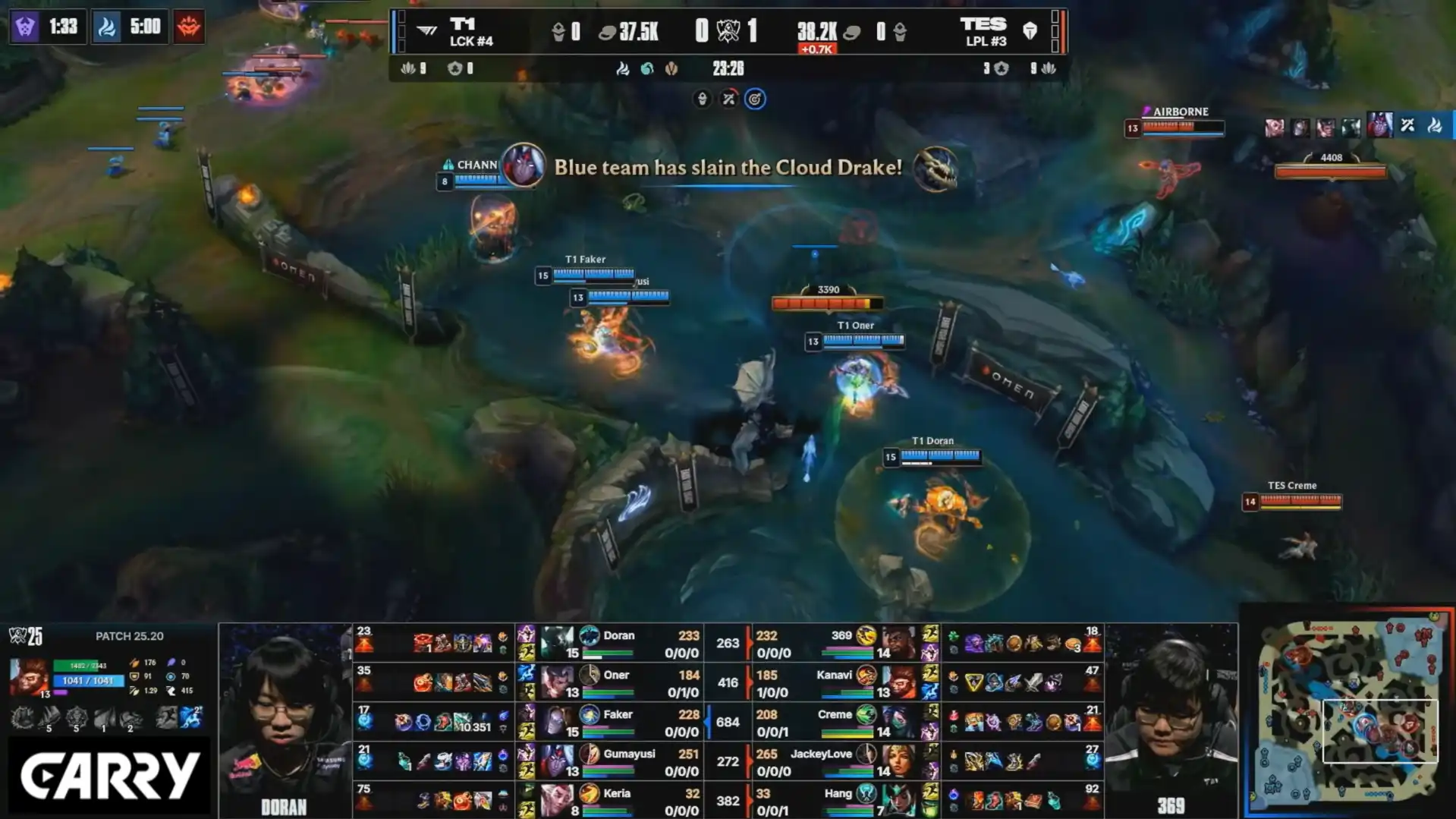1456x819 pixels.
Task: Click the CARRY sponsor logo
Action: [x=109, y=776]
